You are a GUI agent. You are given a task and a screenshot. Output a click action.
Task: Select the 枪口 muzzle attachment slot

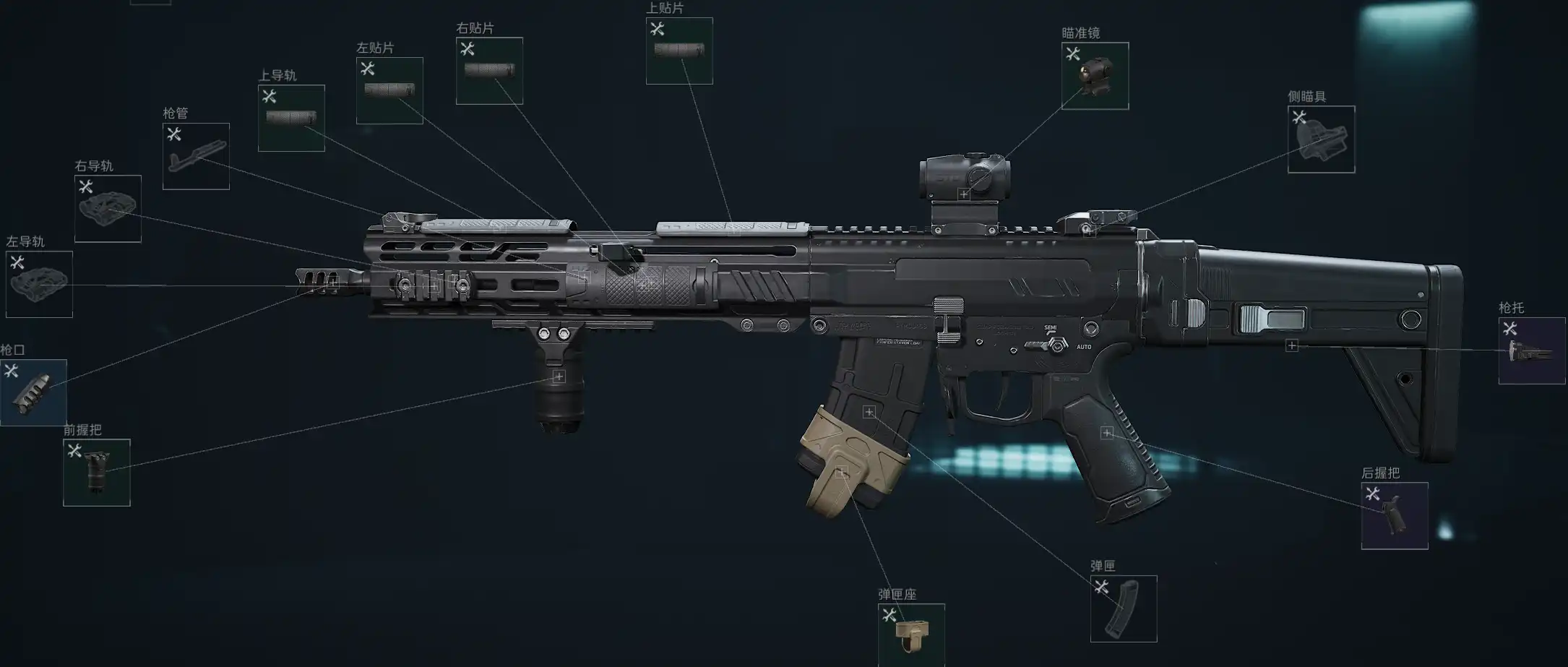click(33, 392)
